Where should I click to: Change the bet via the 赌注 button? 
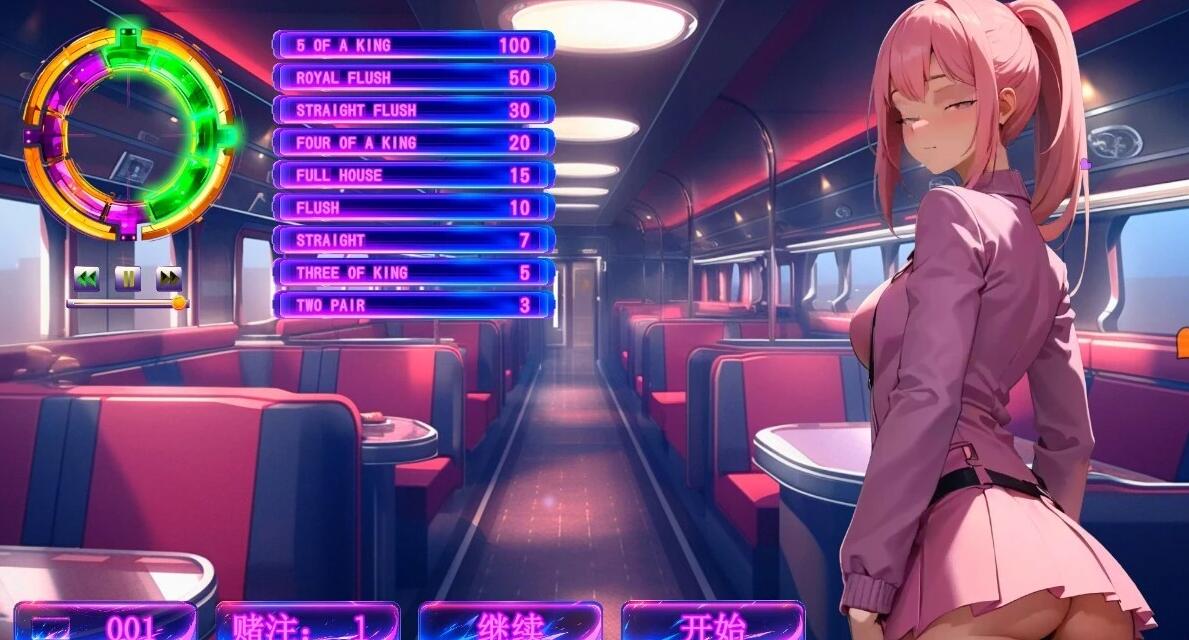(307, 622)
